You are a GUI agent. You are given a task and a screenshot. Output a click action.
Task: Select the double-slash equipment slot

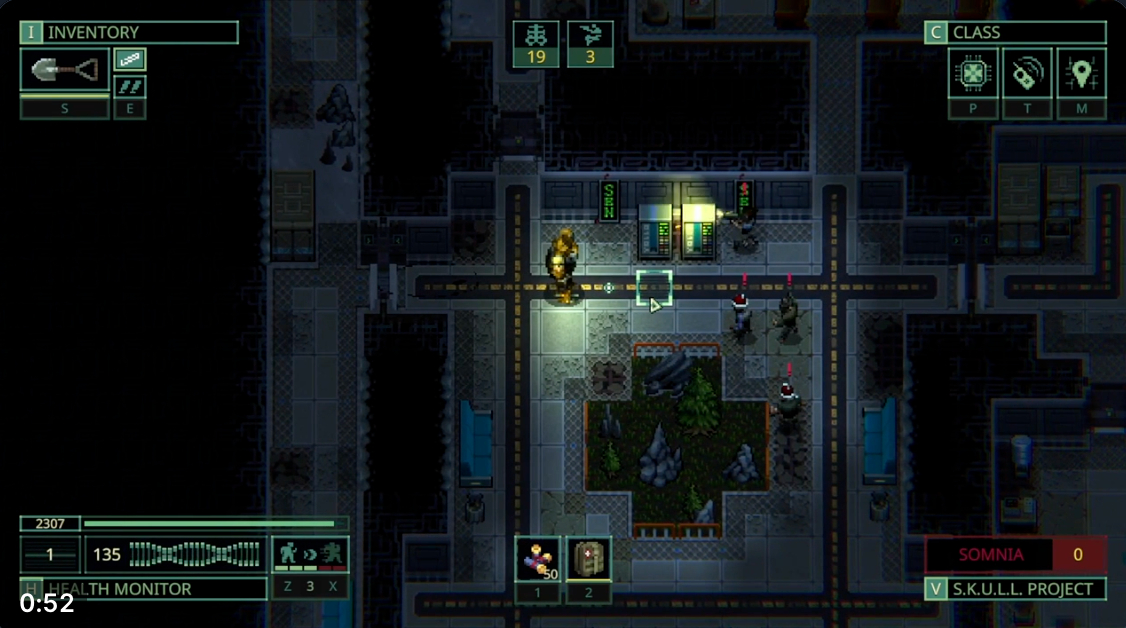coord(130,86)
